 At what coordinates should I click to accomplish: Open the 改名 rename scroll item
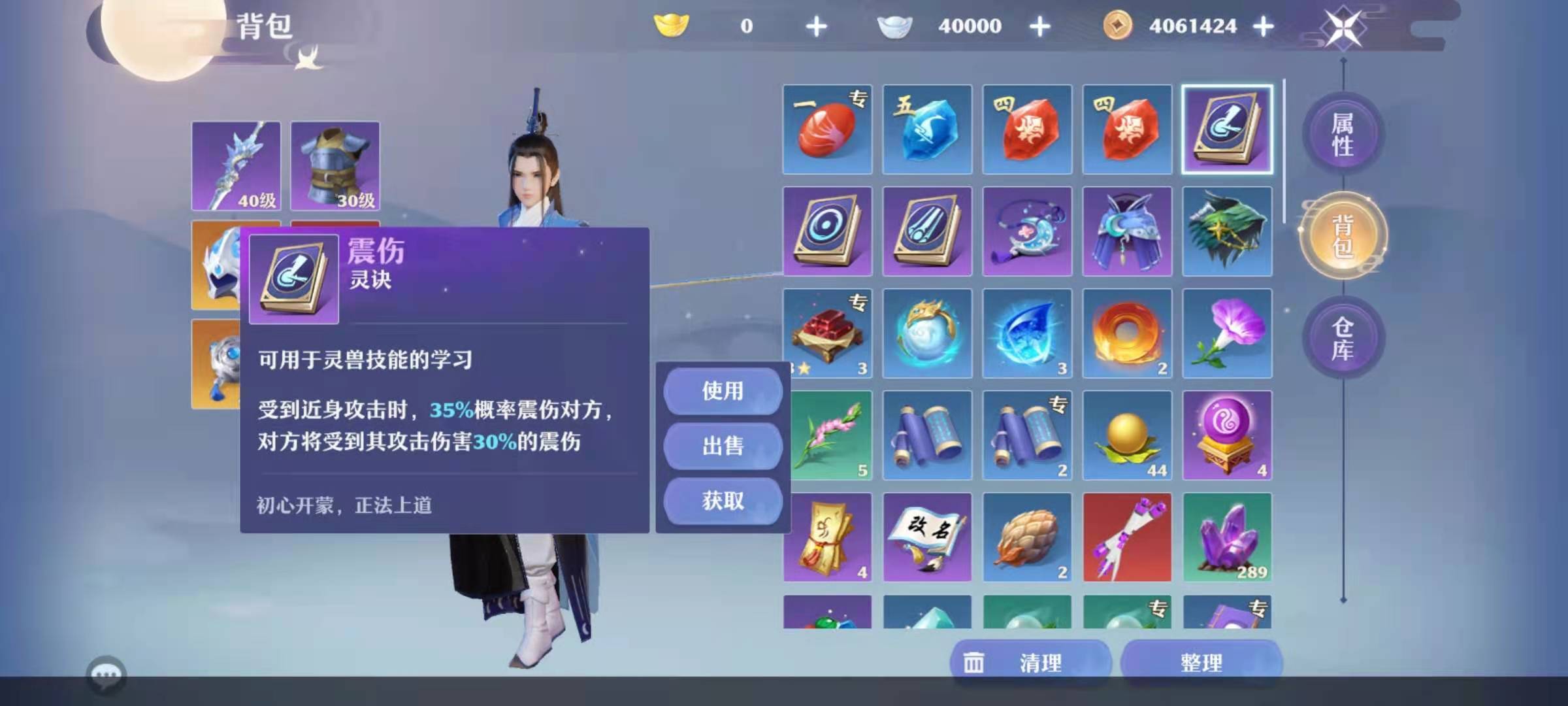(926, 537)
